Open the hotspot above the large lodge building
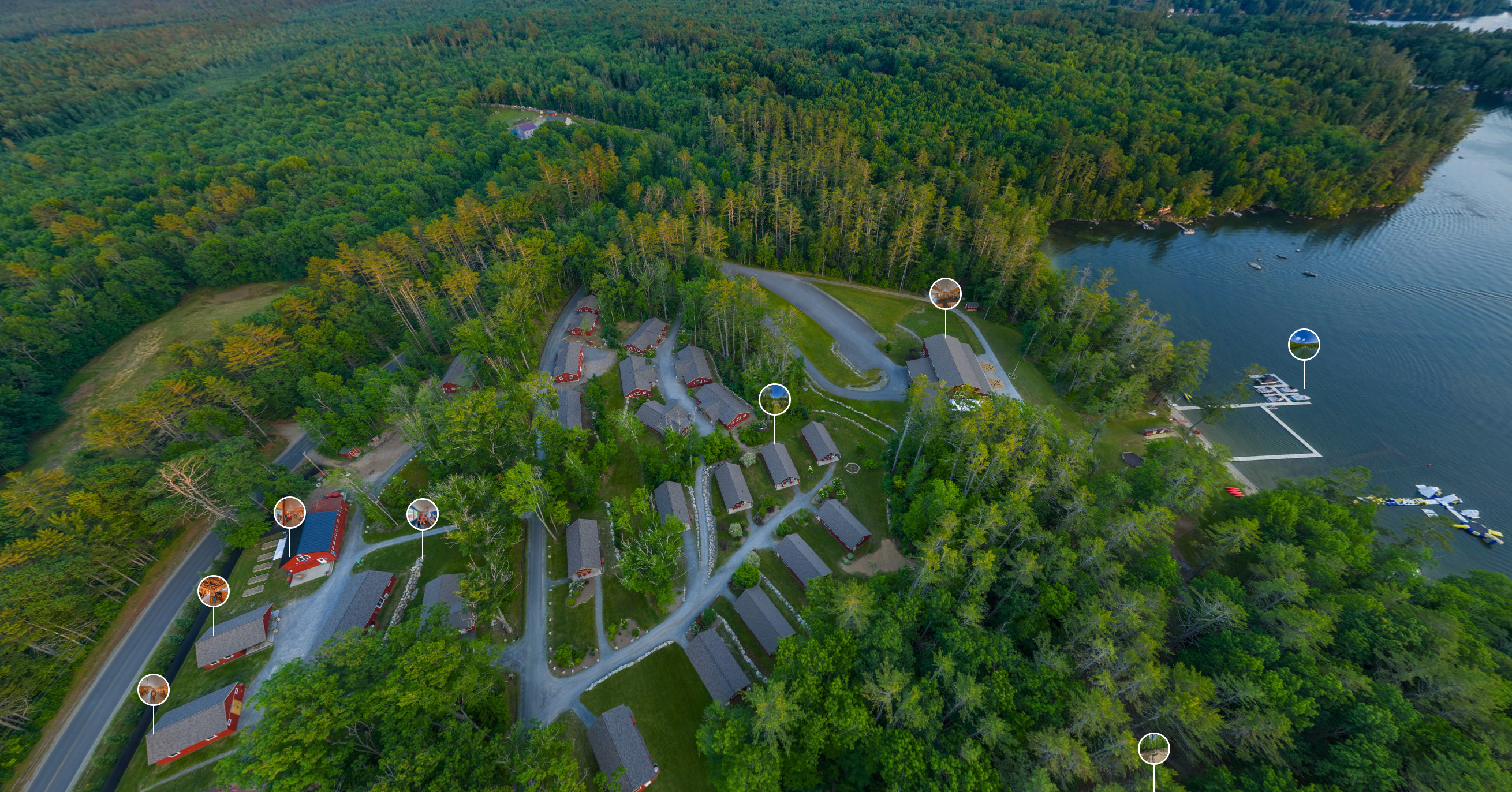Viewport: 1512px width, 792px height. click(945, 294)
